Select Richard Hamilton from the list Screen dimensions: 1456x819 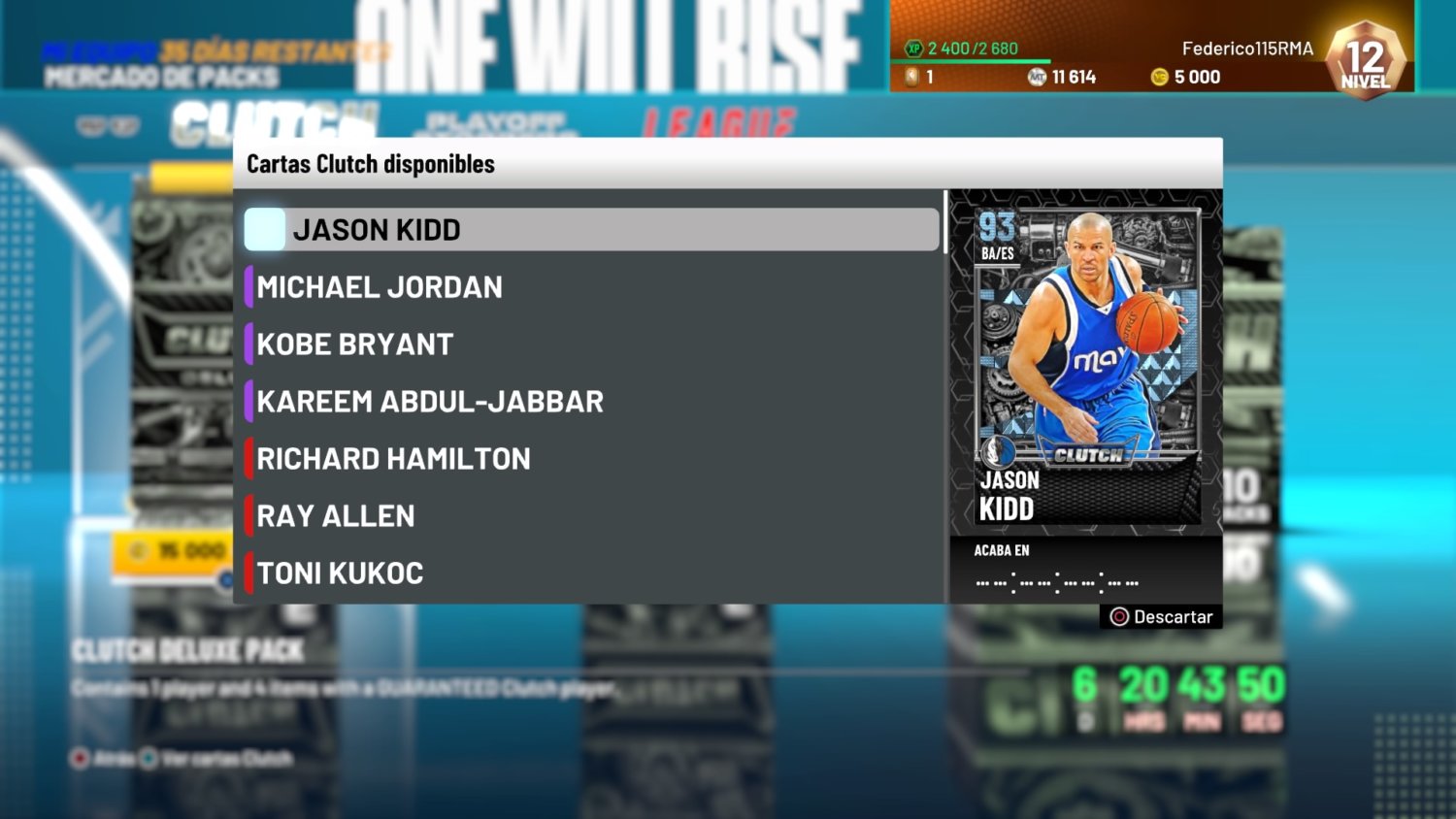(392, 458)
